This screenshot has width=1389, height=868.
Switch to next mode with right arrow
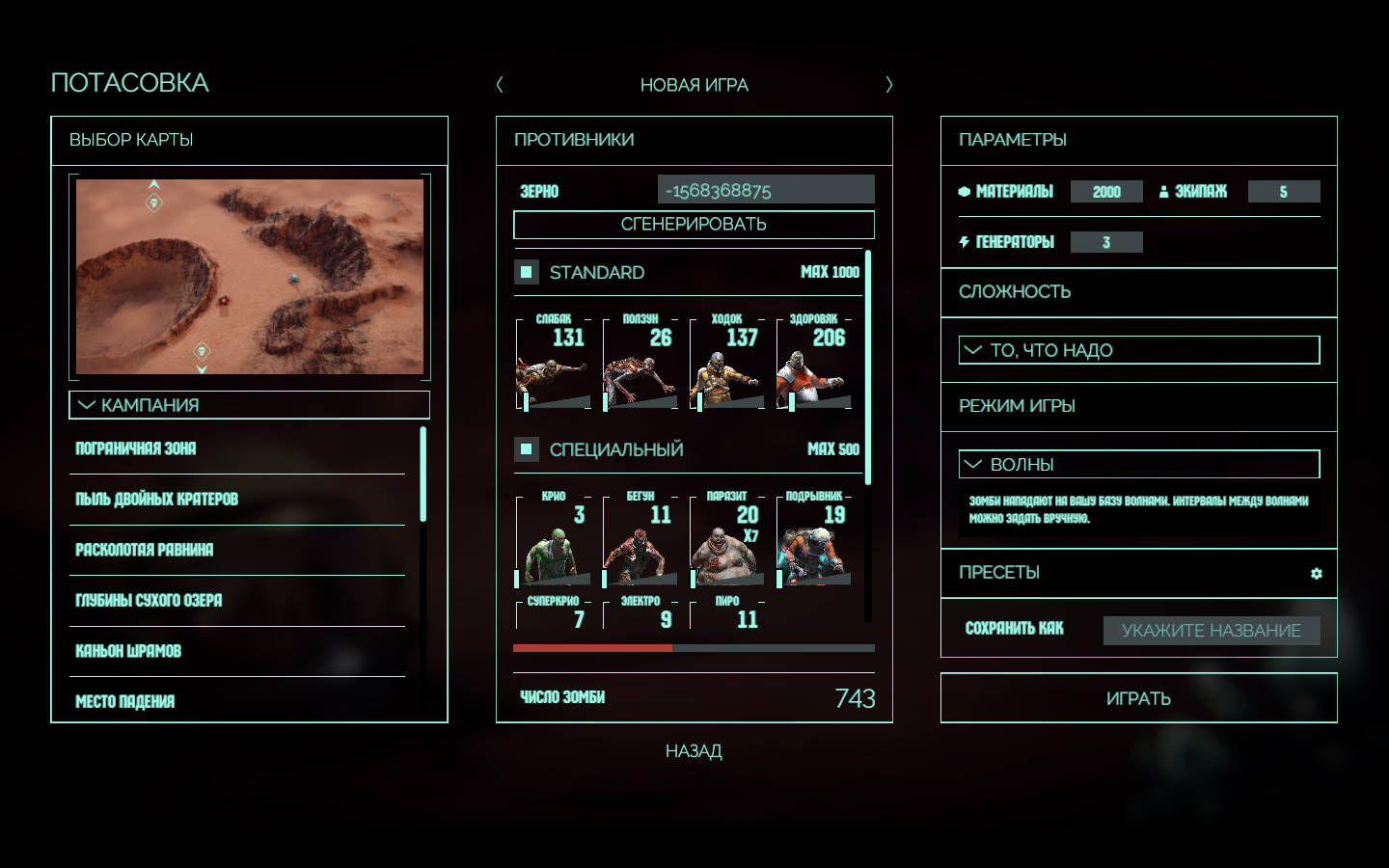coord(888,85)
